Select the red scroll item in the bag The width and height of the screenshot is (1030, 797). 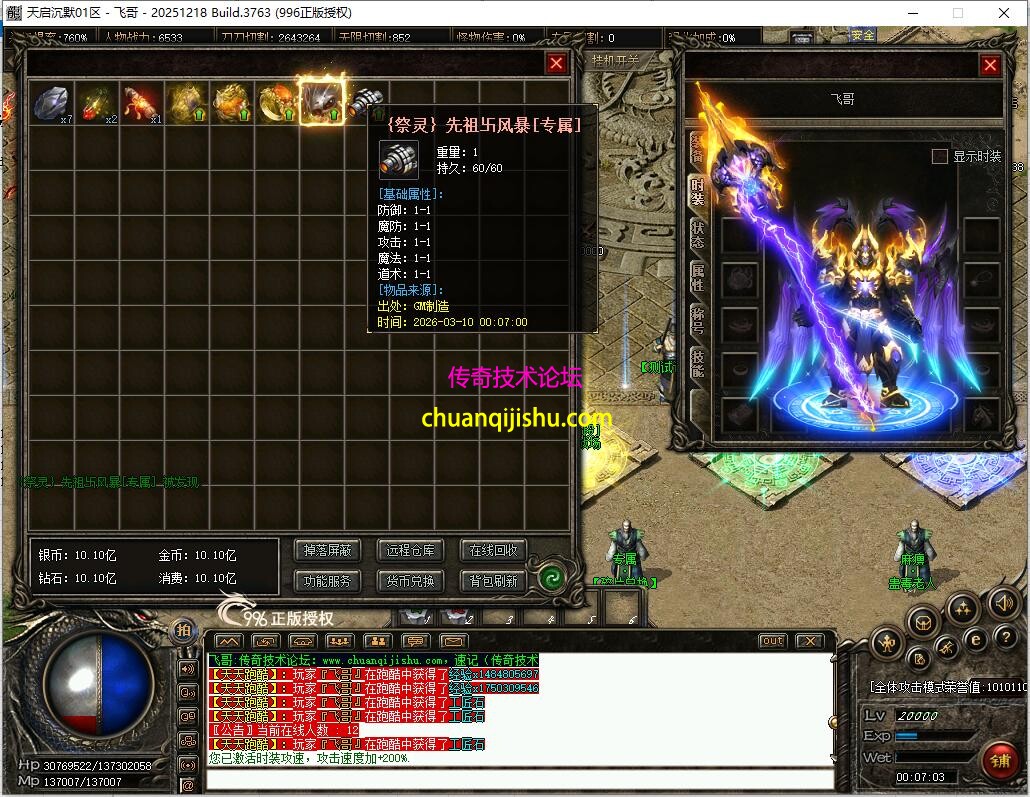click(x=142, y=102)
